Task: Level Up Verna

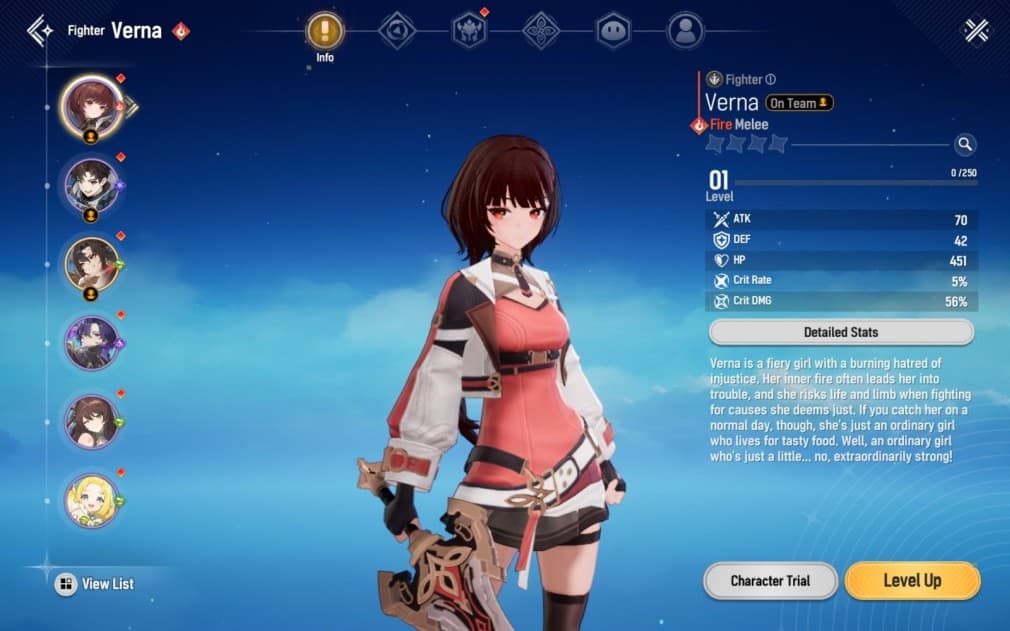Action: pyautogui.click(x=912, y=581)
